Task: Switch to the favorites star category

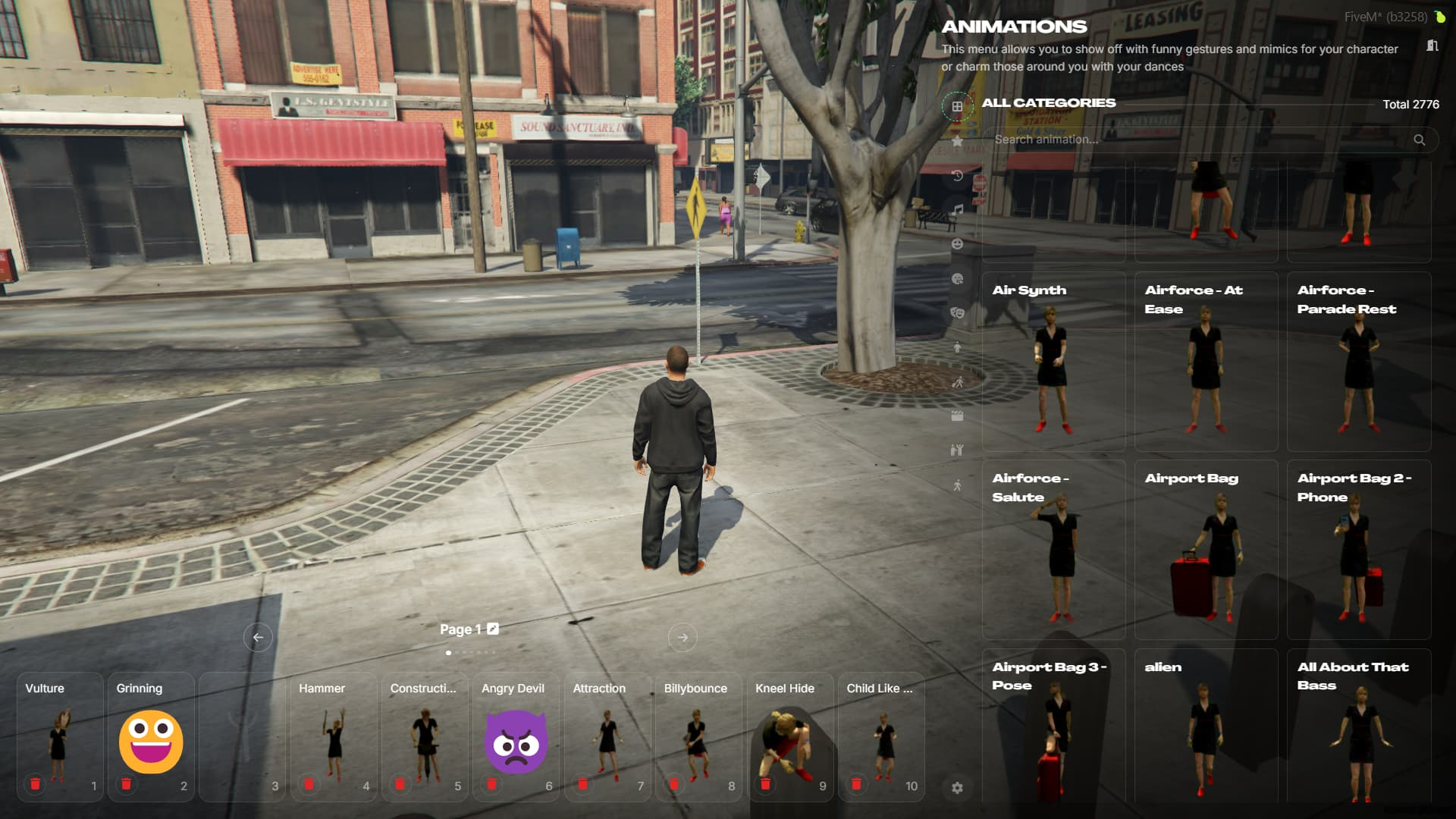Action: [x=957, y=141]
